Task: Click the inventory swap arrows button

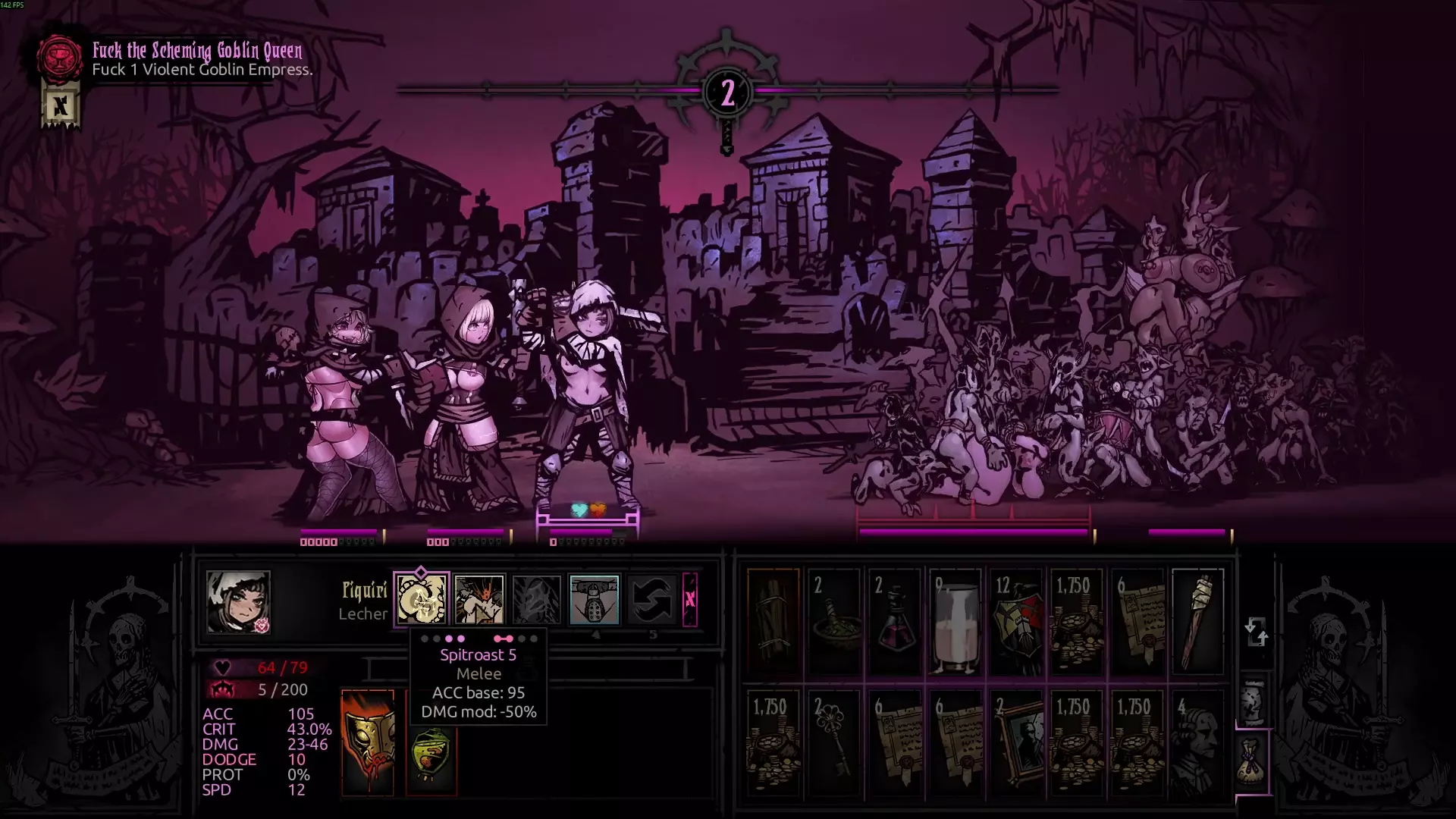Action: (1256, 631)
